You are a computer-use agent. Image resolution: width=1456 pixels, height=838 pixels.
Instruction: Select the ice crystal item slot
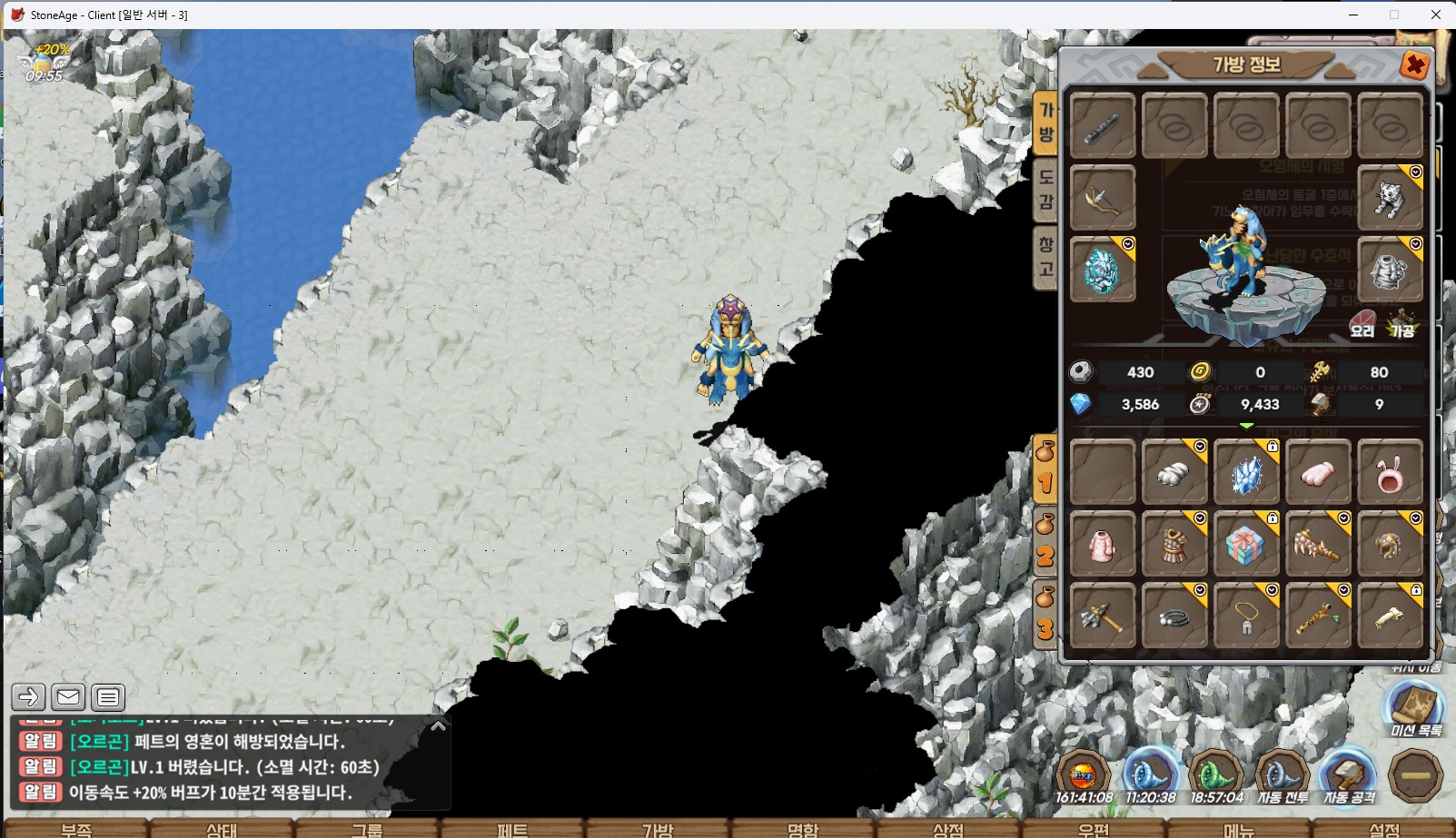1246,472
